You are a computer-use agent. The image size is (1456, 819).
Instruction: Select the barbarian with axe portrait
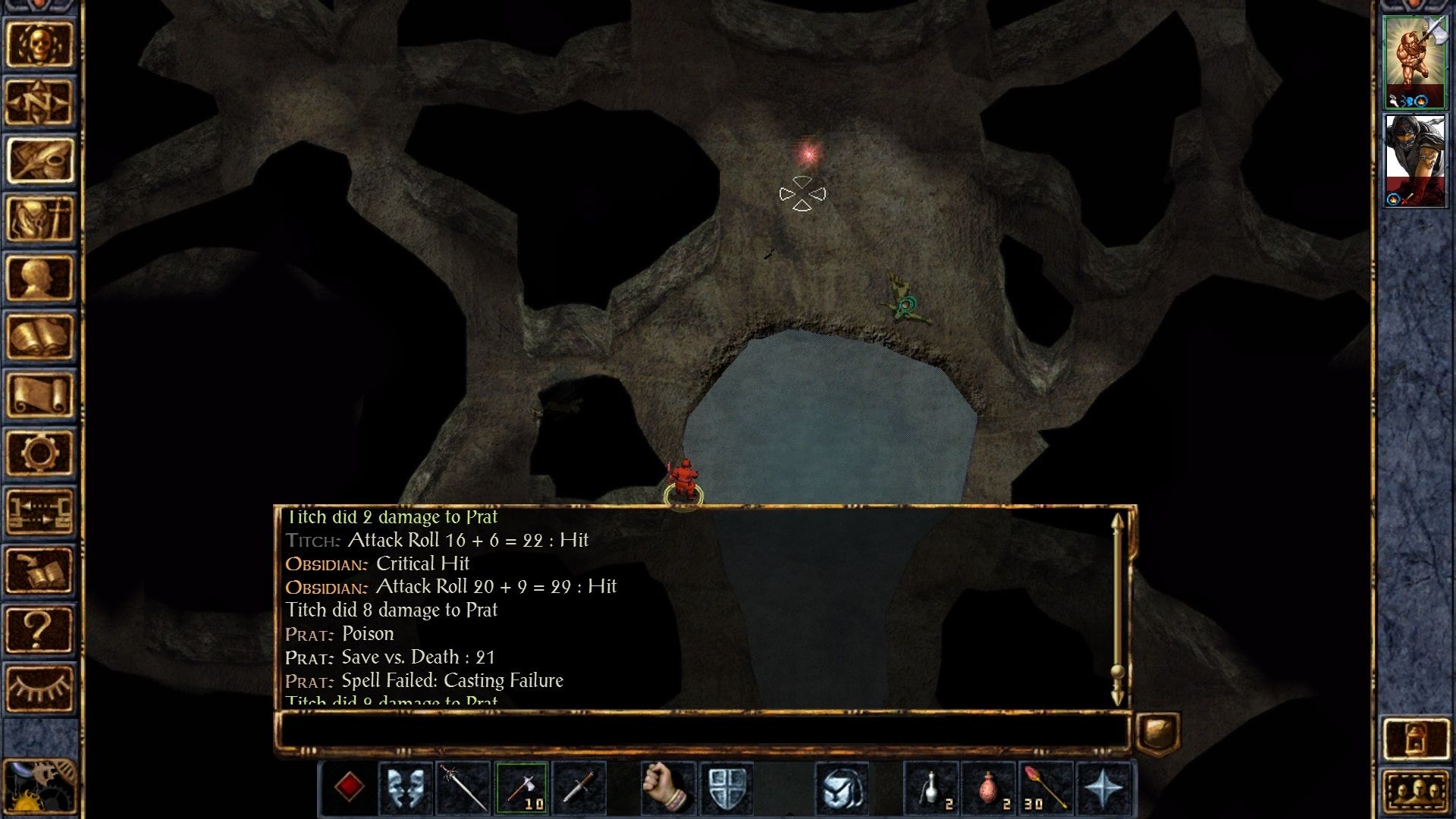point(1414,62)
